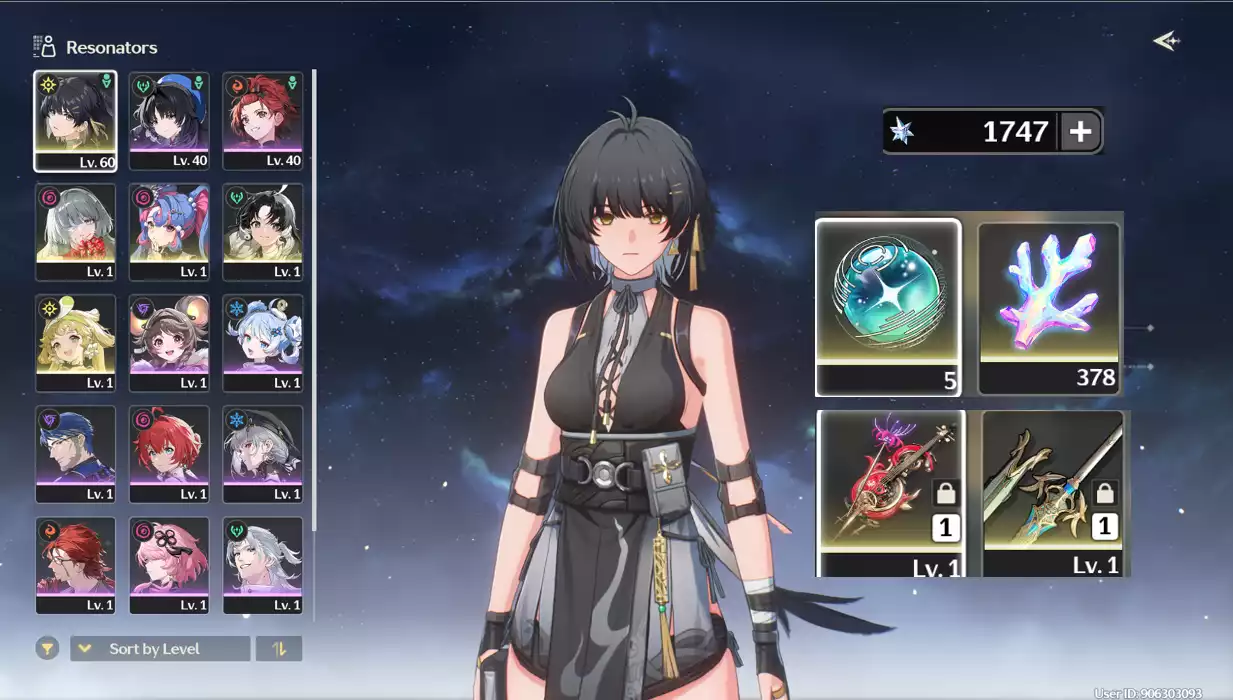The height and width of the screenshot is (700, 1233).
Task: Select the rainbow coral item with count 378
Action: point(1049,307)
